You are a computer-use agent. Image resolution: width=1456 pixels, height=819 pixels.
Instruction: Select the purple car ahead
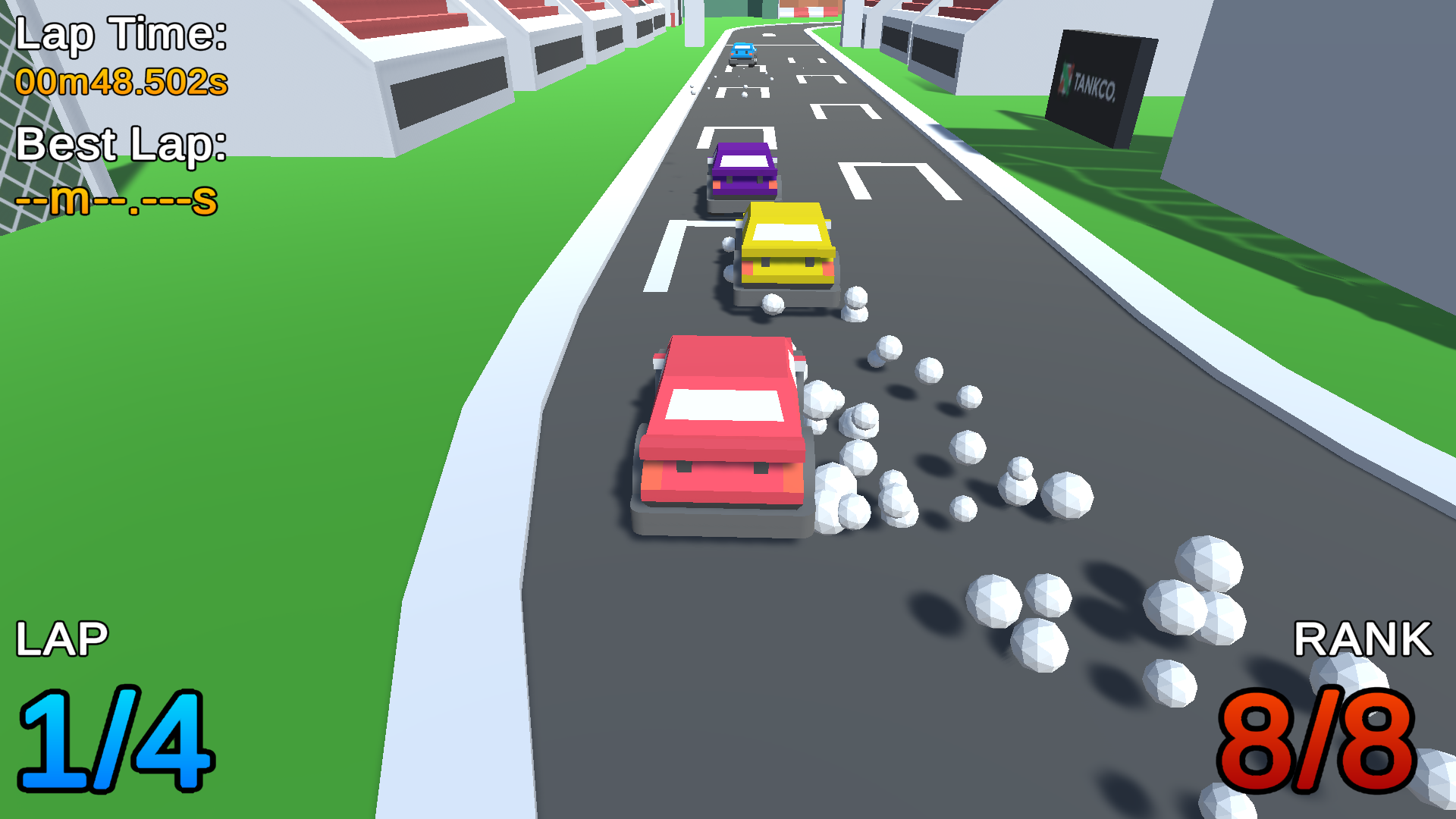click(743, 167)
